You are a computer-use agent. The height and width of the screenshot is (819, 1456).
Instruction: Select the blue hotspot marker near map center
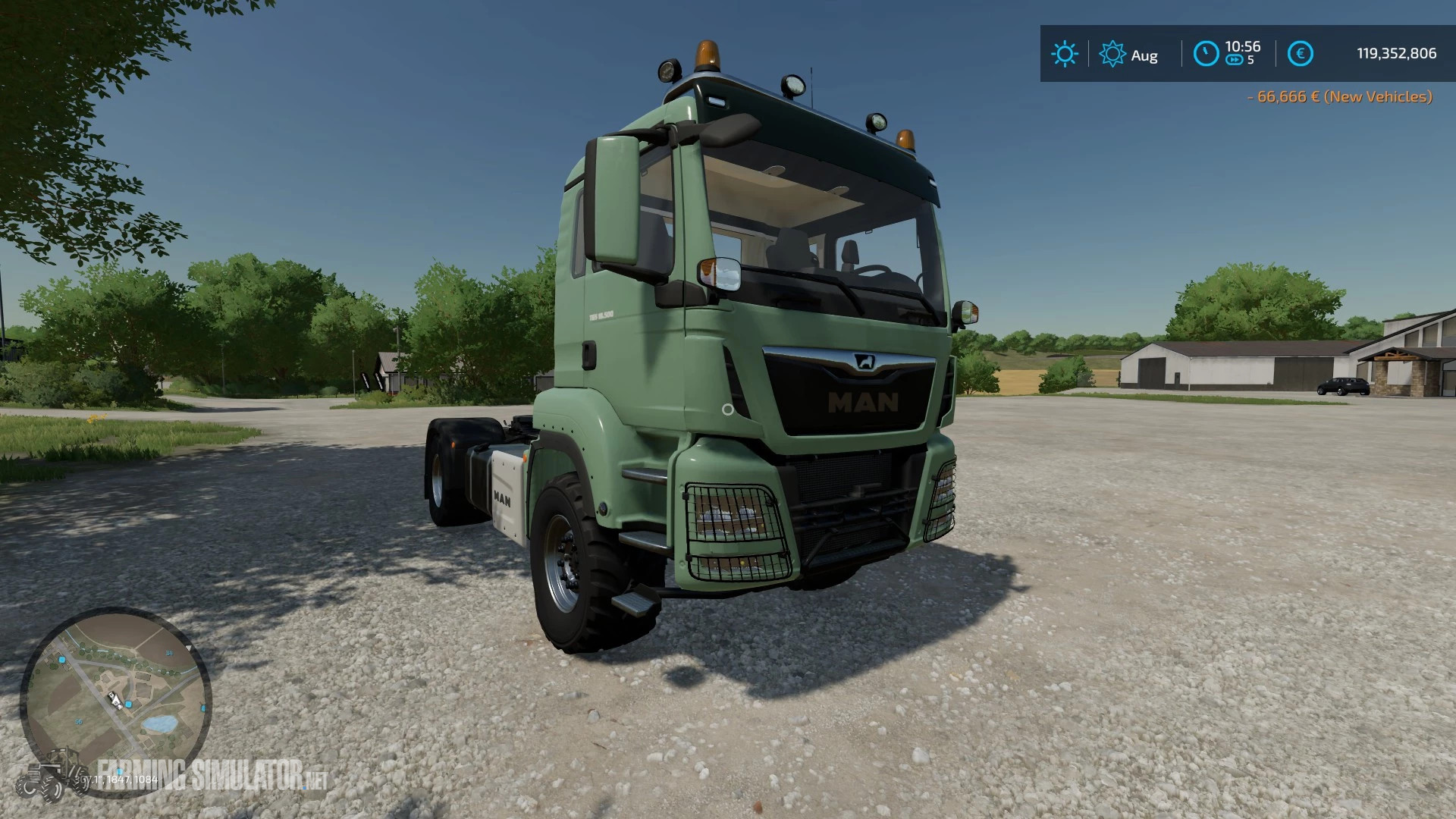click(x=128, y=704)
